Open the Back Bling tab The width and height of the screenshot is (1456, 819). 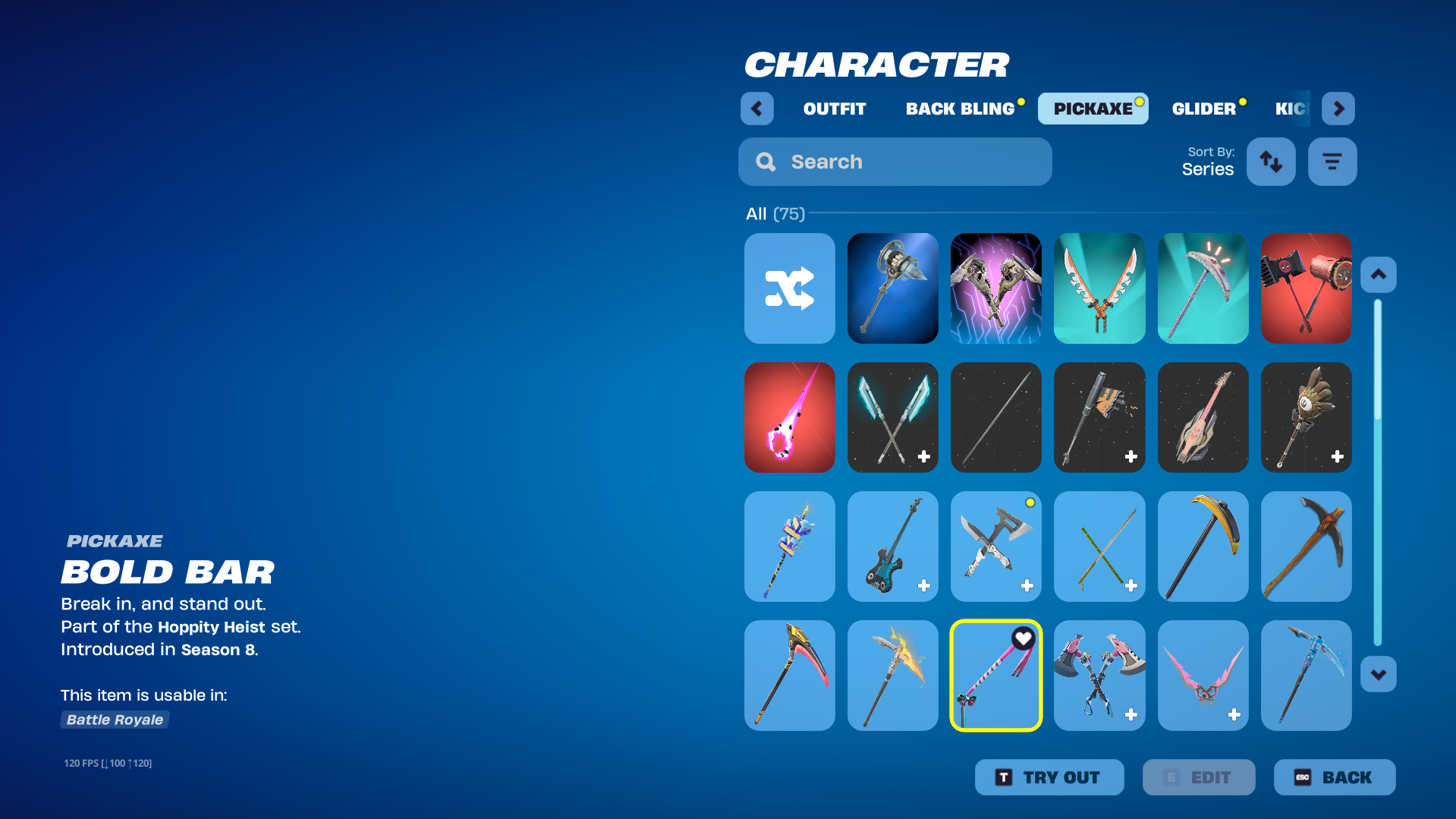pyautogui.click(x=960, y=109)
